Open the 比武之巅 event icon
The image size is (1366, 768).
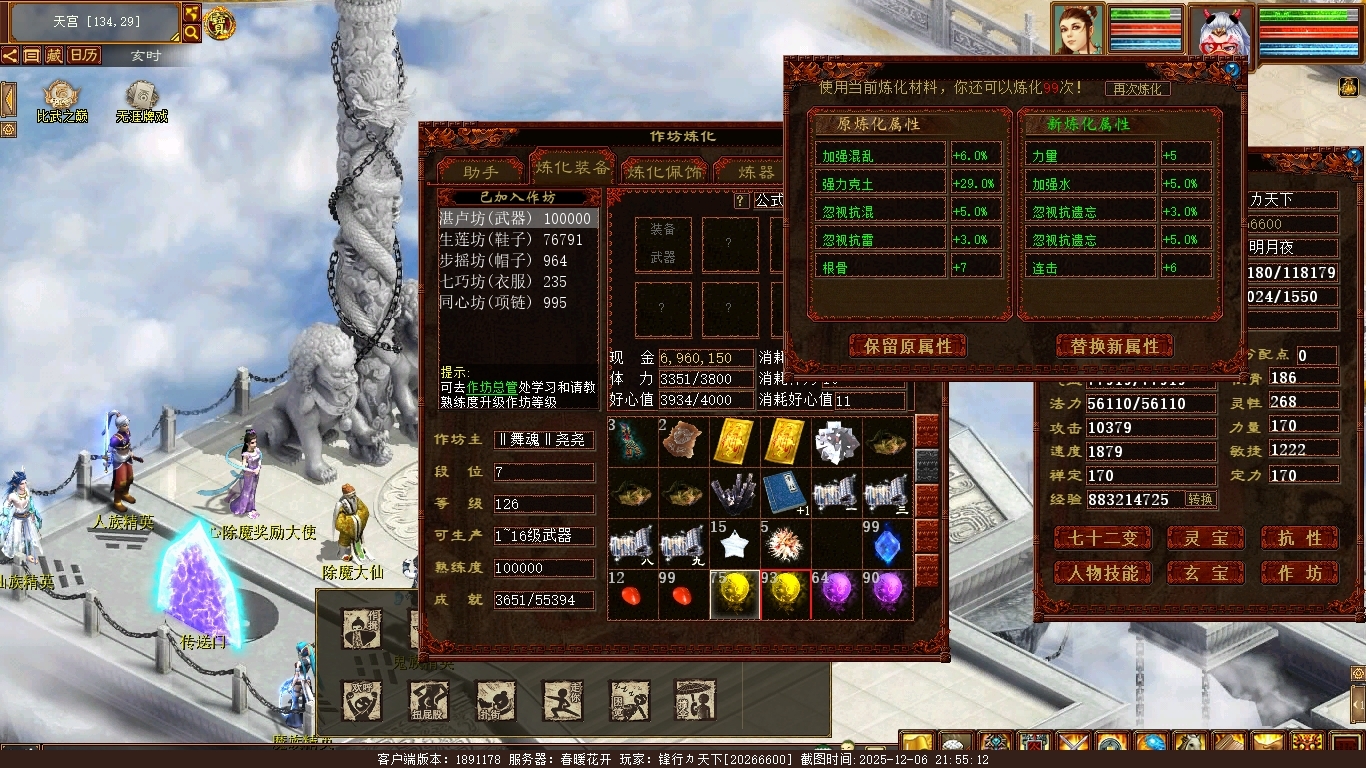[62, 102]
